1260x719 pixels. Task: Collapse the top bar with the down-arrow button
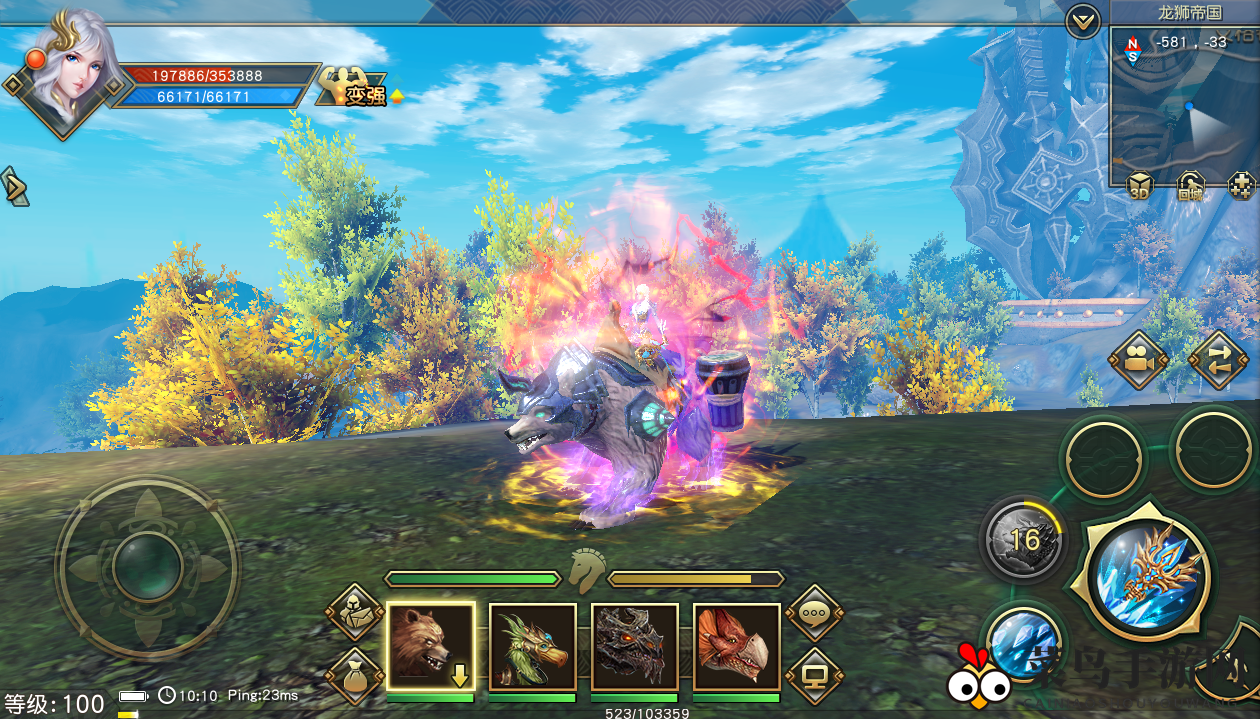(x=1083, y=20)
